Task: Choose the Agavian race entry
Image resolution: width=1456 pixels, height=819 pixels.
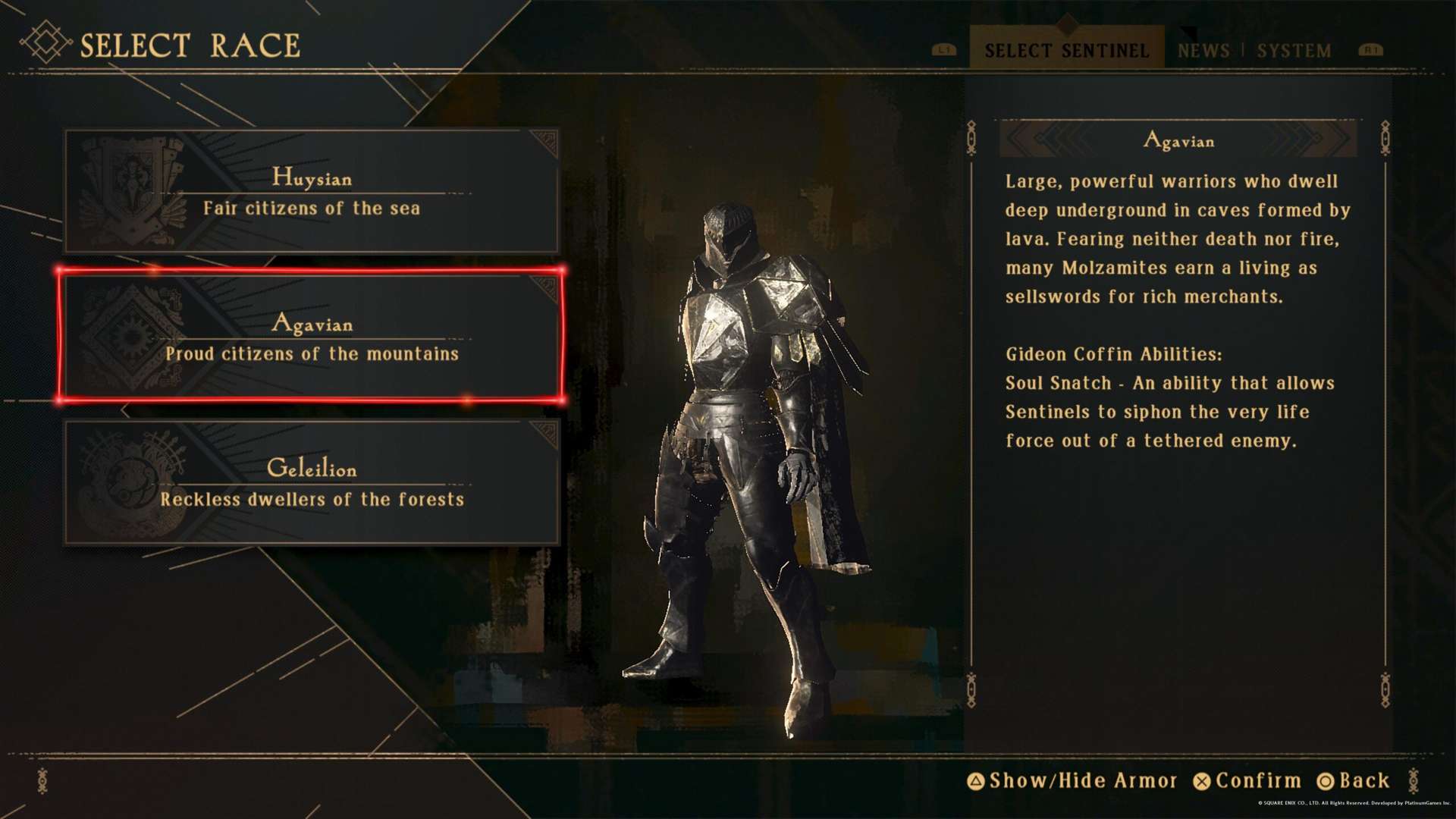Action: click(312, 336)
